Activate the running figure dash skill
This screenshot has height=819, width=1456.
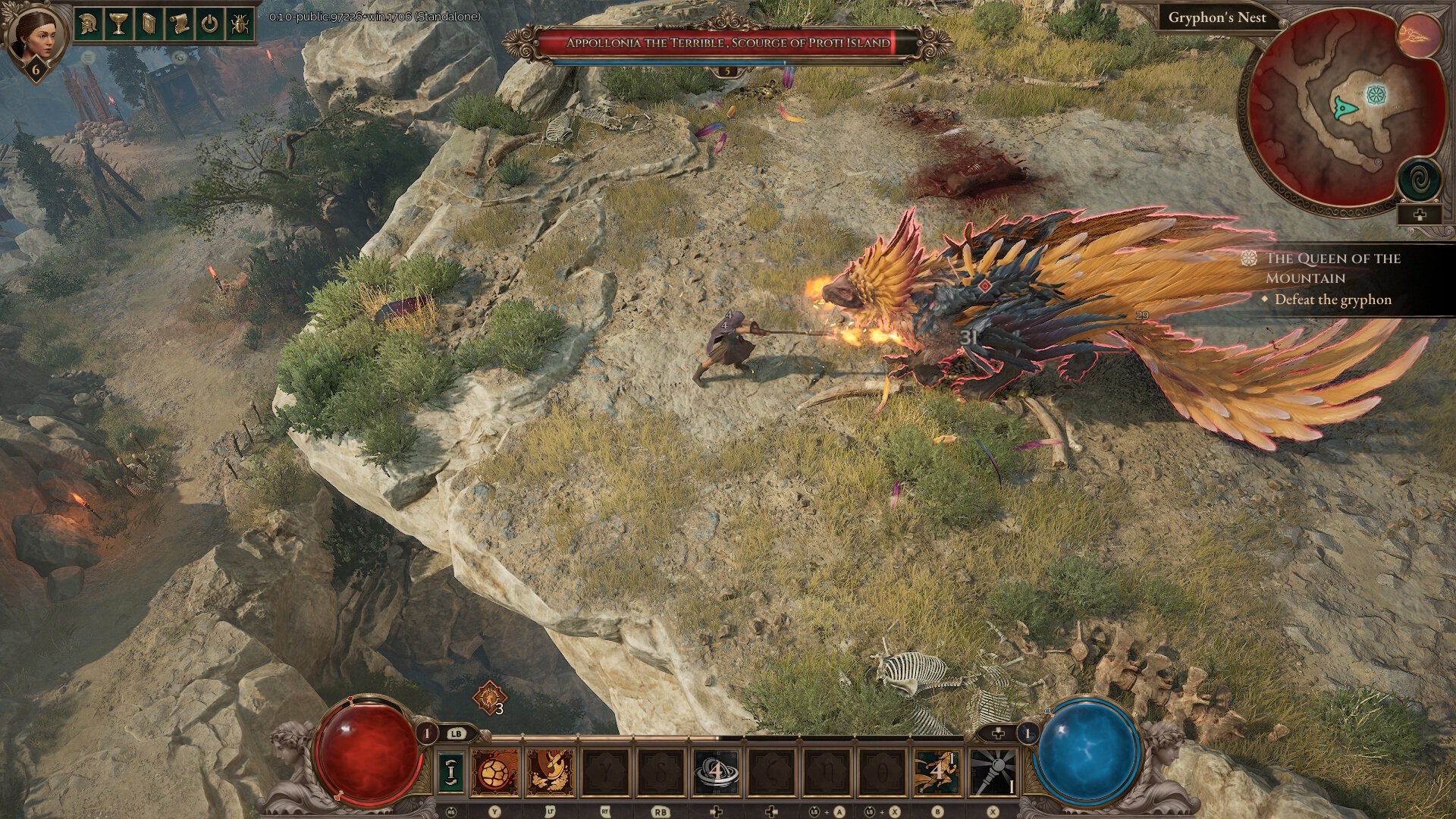pos(937,772)
